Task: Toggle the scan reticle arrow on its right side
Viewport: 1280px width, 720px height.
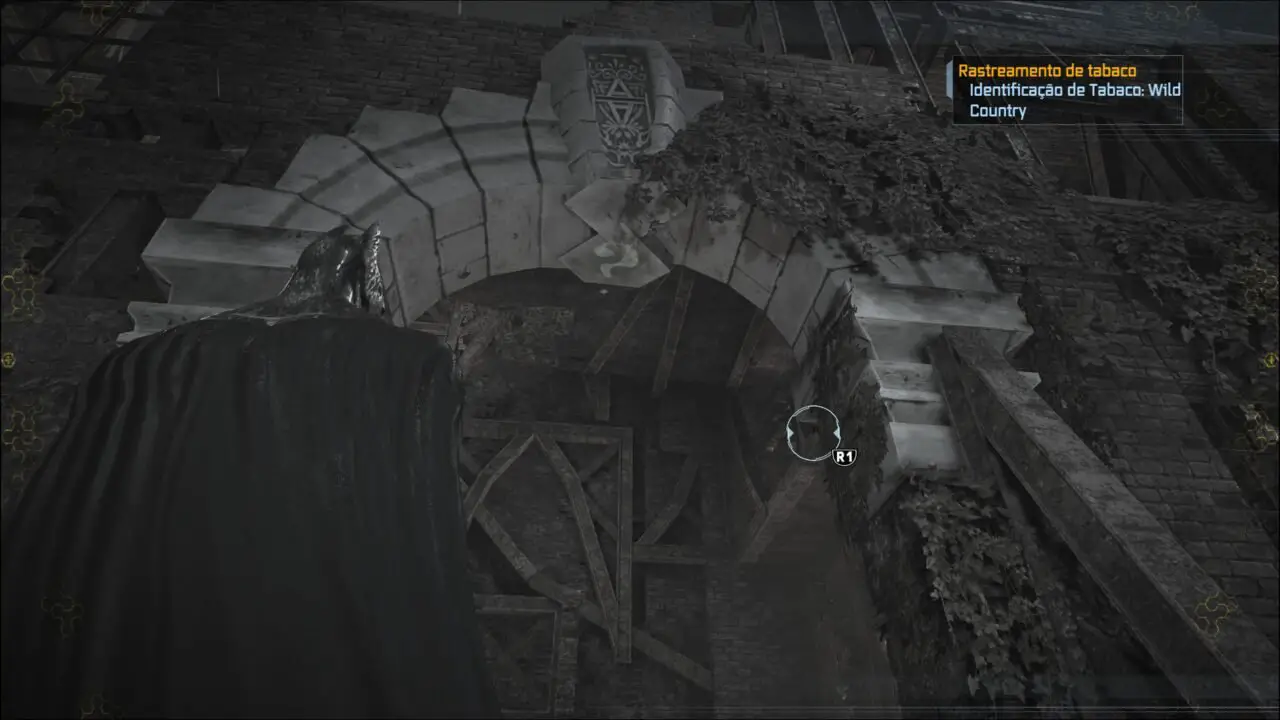Action: pyautogui.click(x=836, y=431)
